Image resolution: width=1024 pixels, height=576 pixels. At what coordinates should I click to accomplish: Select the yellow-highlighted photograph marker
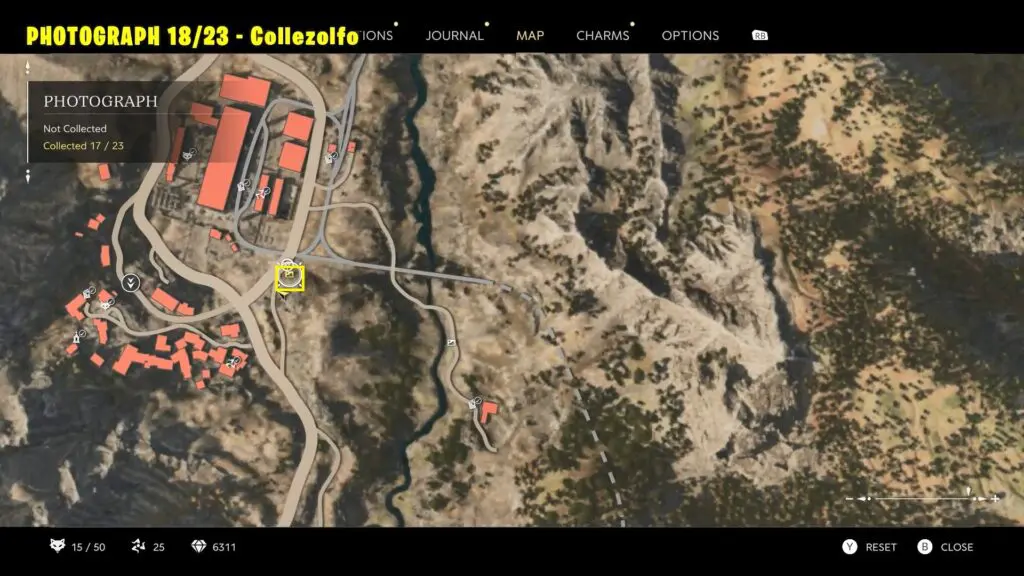pos(290,277)
